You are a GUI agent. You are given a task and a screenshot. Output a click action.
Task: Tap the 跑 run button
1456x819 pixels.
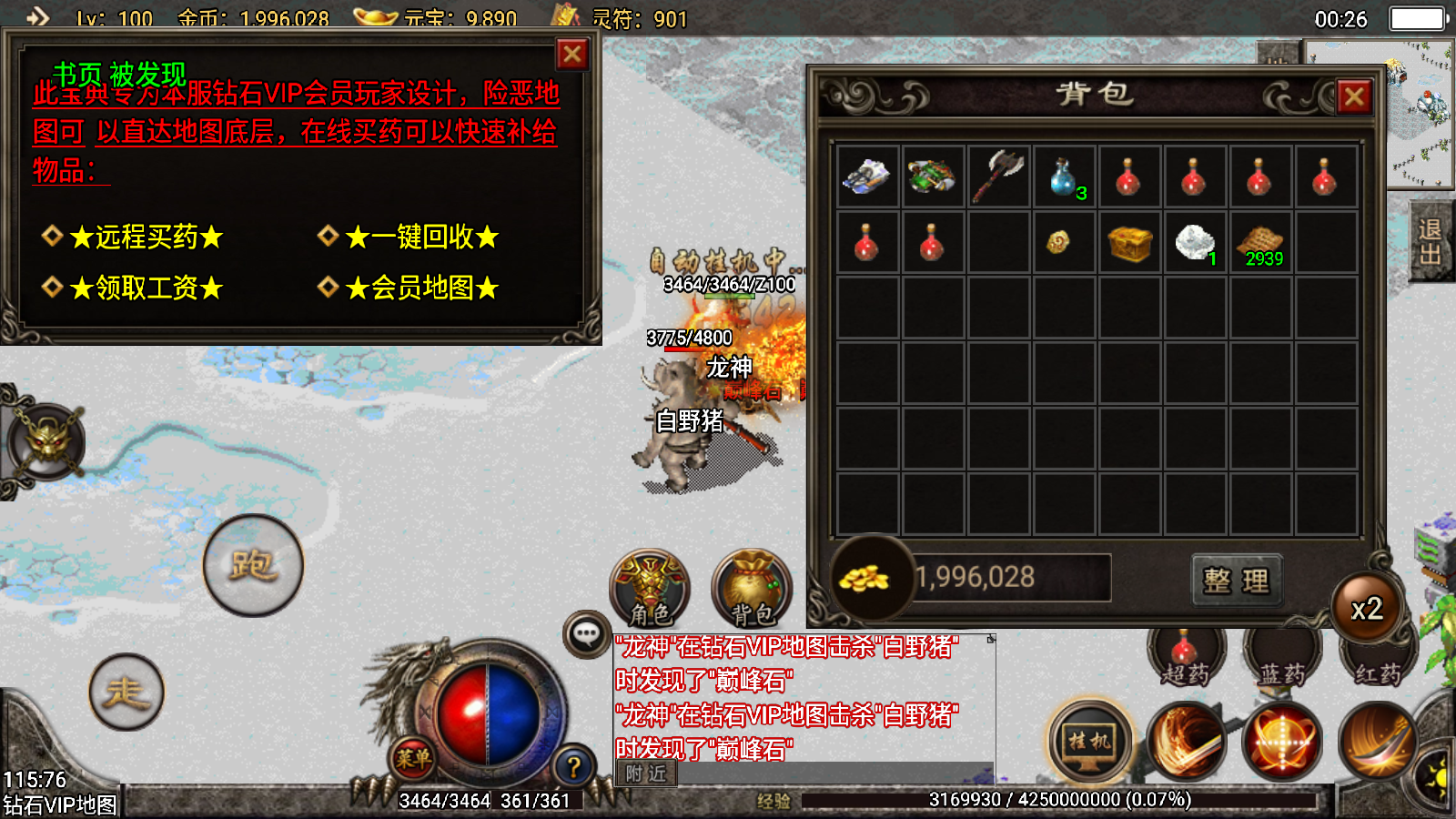click(253, 565)
